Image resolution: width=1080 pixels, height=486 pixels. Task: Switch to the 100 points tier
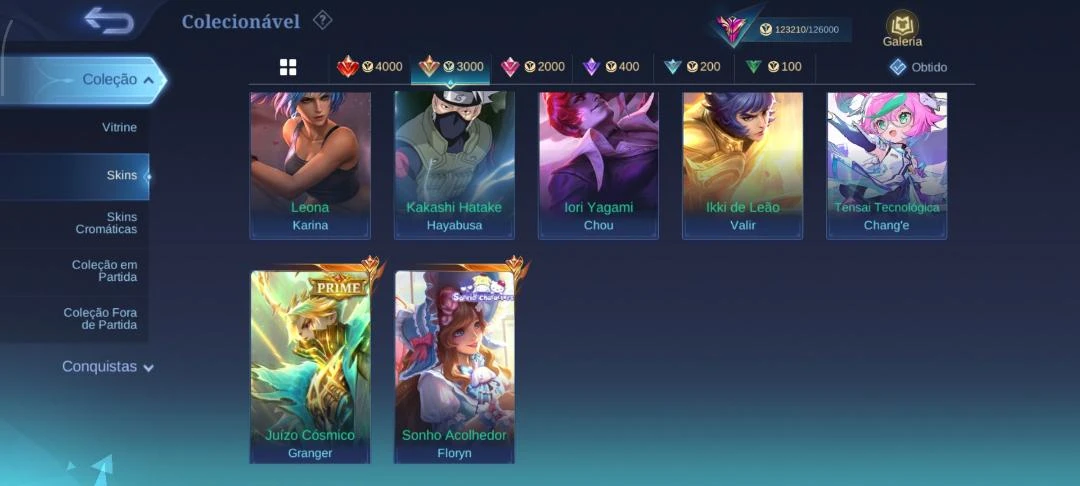[x=773, y=67]
